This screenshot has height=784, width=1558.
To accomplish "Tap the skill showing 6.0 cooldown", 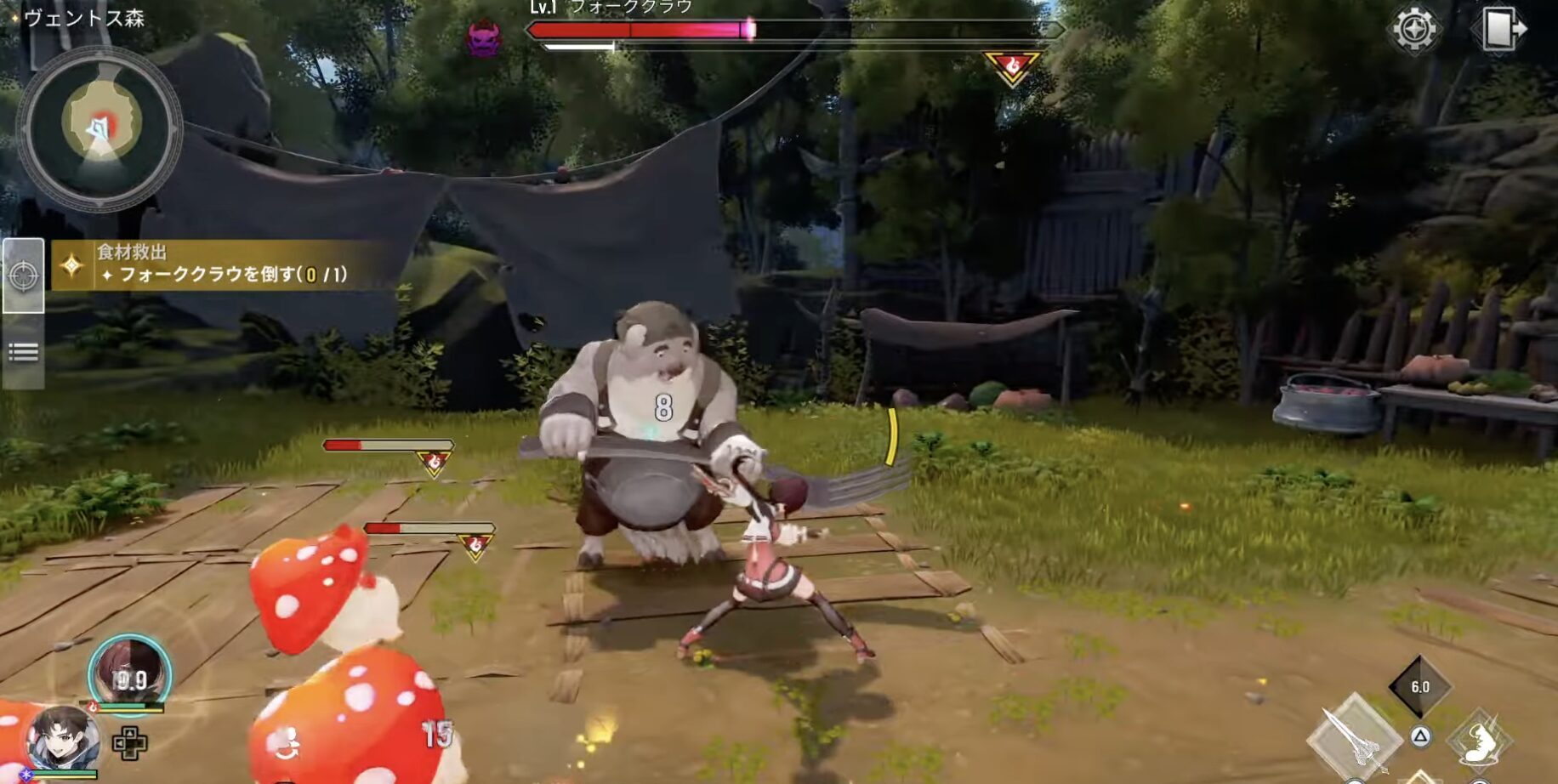I will tap(1419, 686).
